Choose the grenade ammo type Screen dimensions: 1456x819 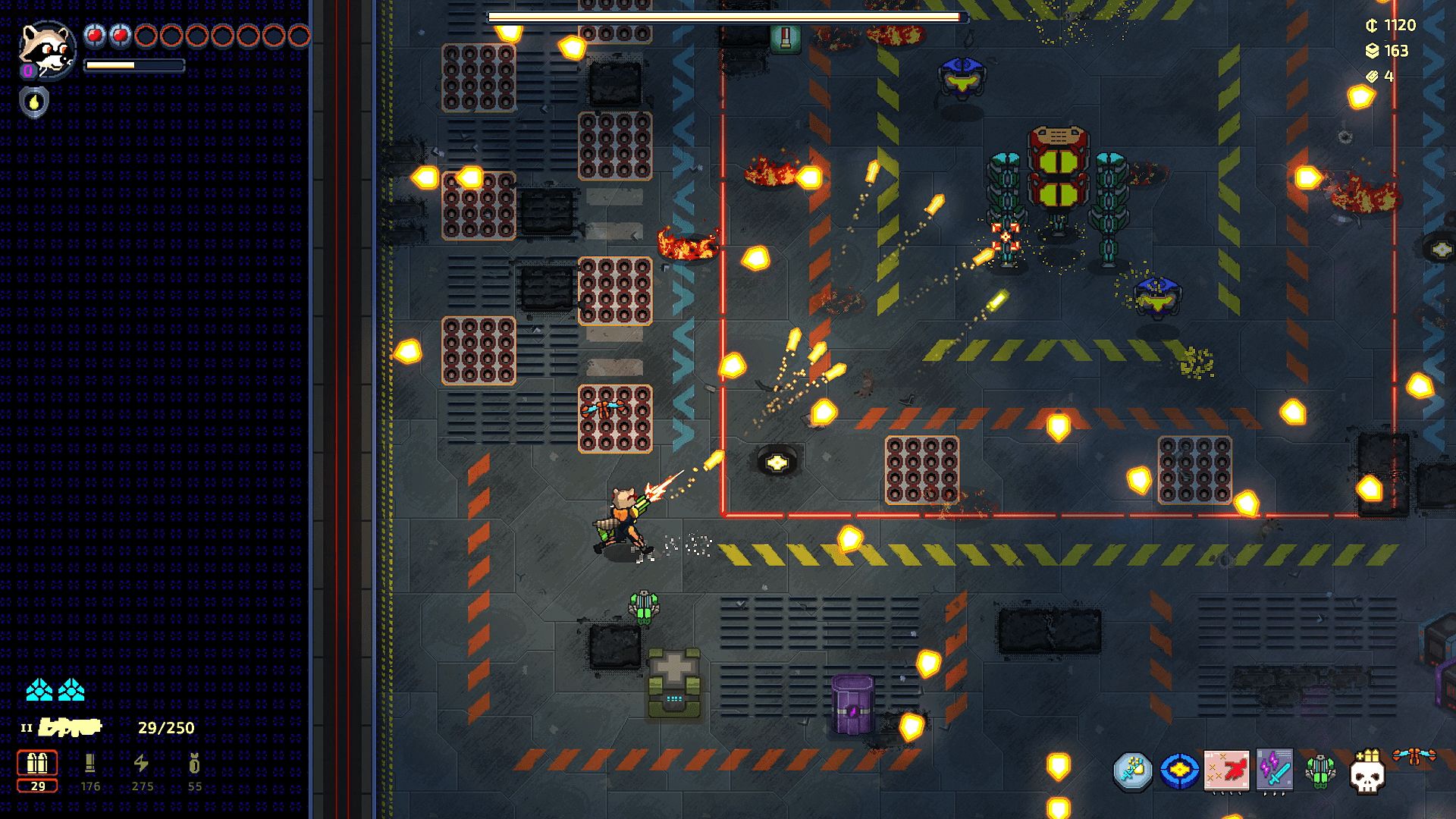pos(195,764)
